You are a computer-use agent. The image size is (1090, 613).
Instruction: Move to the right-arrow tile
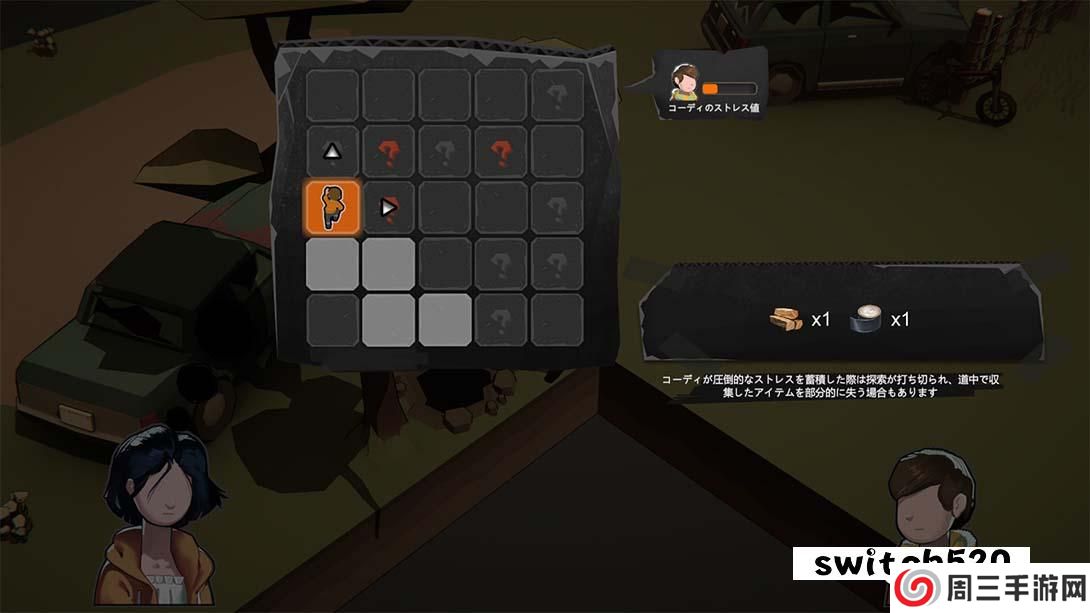(388, 208)
